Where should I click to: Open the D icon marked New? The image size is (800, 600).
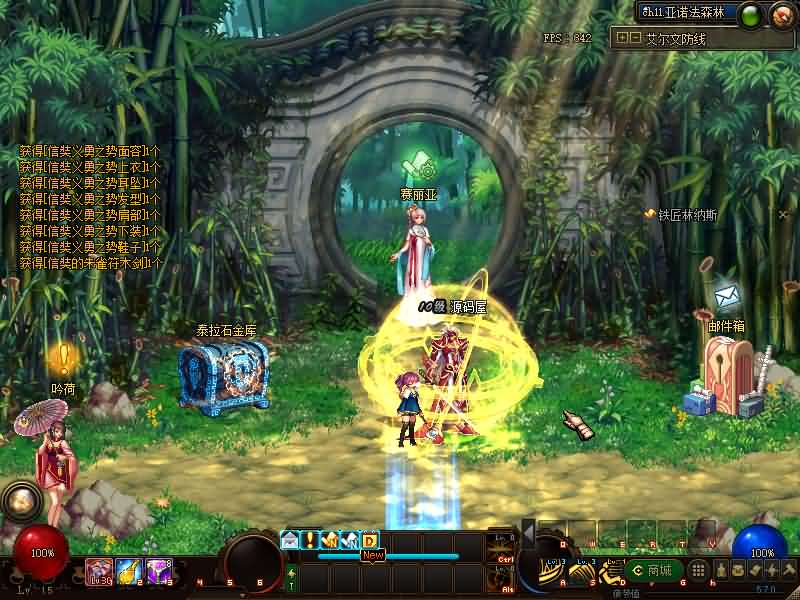(x=370, y=539)
